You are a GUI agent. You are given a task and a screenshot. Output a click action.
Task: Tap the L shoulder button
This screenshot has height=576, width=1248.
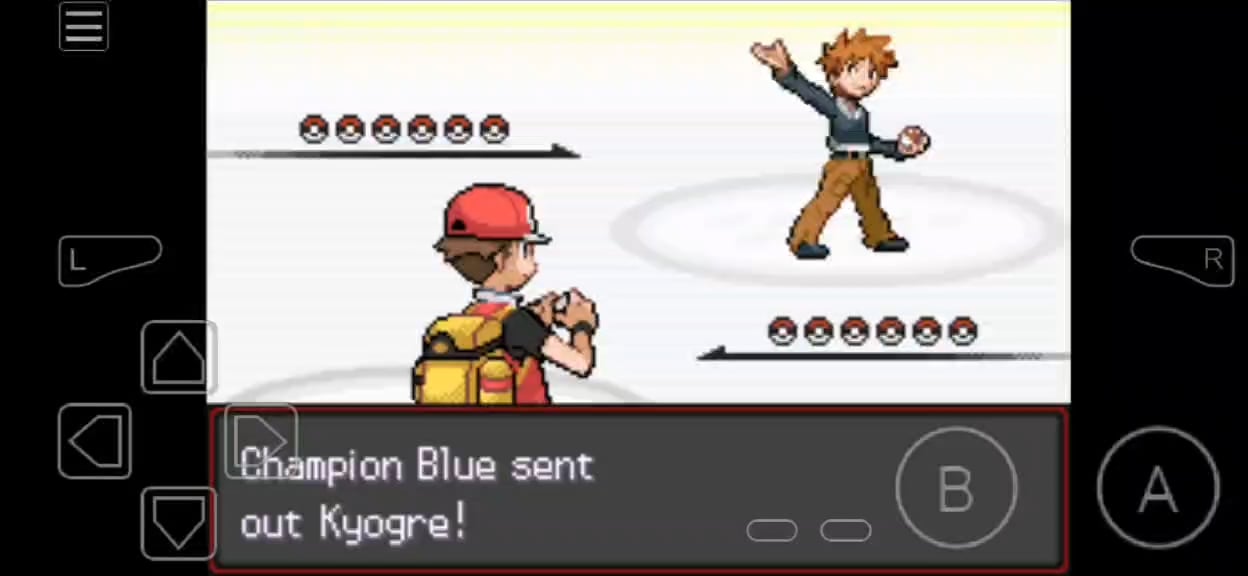pos(109,260)
